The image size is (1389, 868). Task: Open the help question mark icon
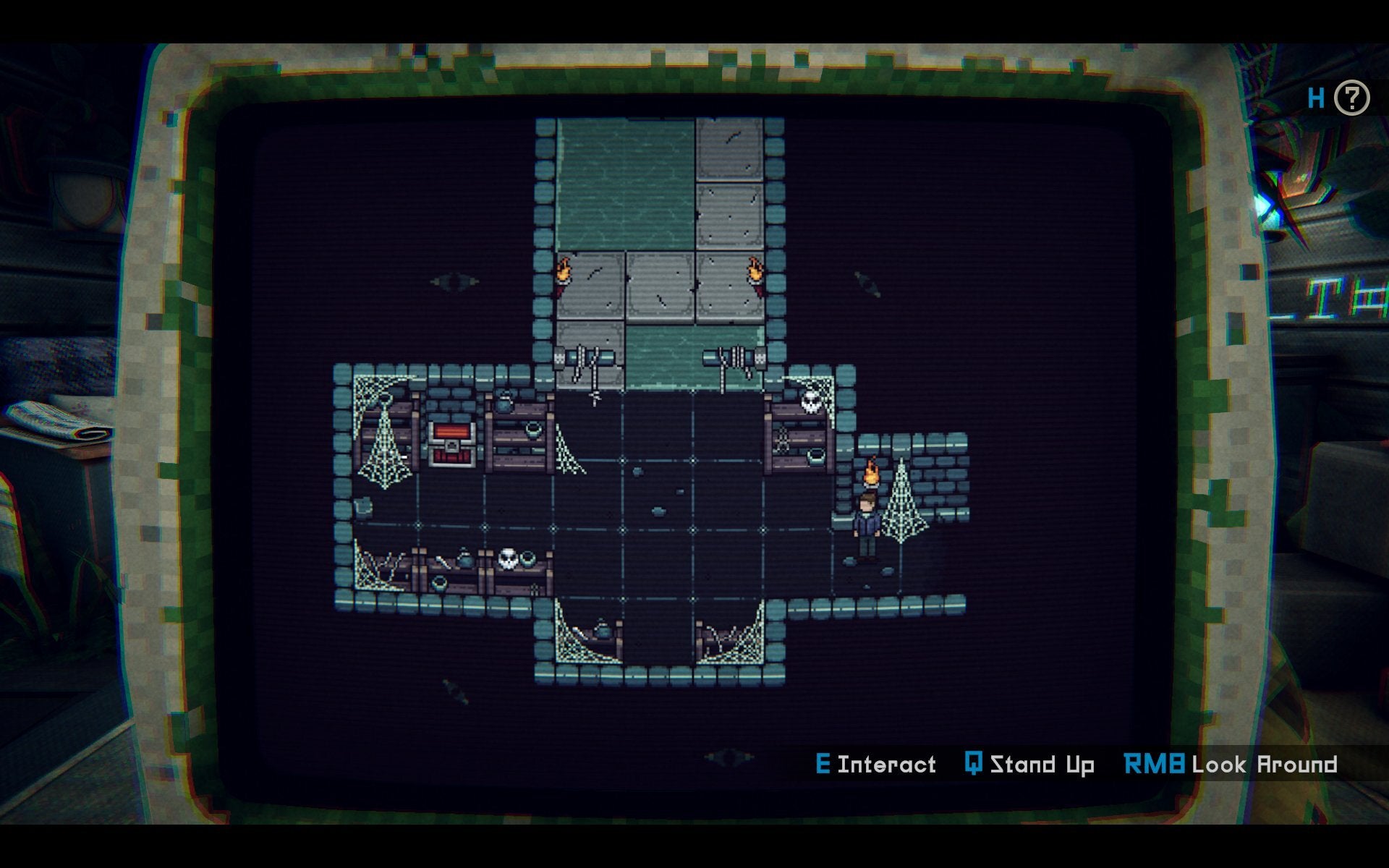pos(1351,98)
